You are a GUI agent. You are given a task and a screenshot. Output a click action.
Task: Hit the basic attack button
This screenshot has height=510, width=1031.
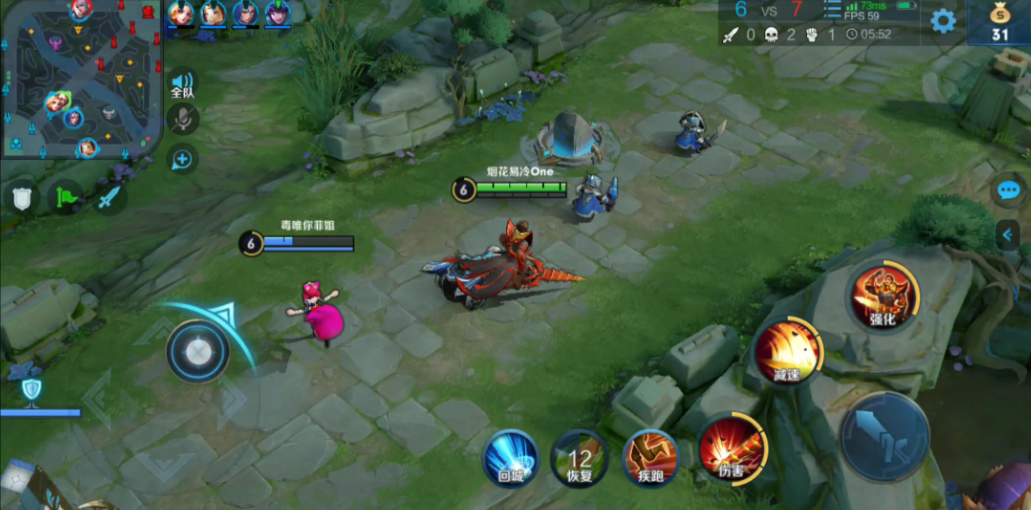tap(884, 435)
